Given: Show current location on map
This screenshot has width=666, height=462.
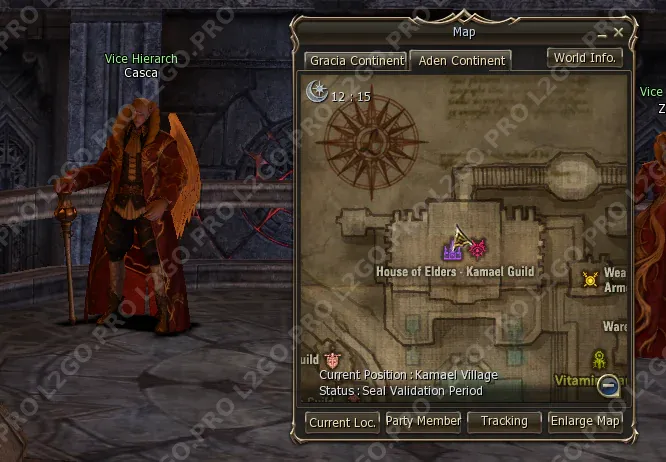Looking at the screenshot, I should (342, 422).
